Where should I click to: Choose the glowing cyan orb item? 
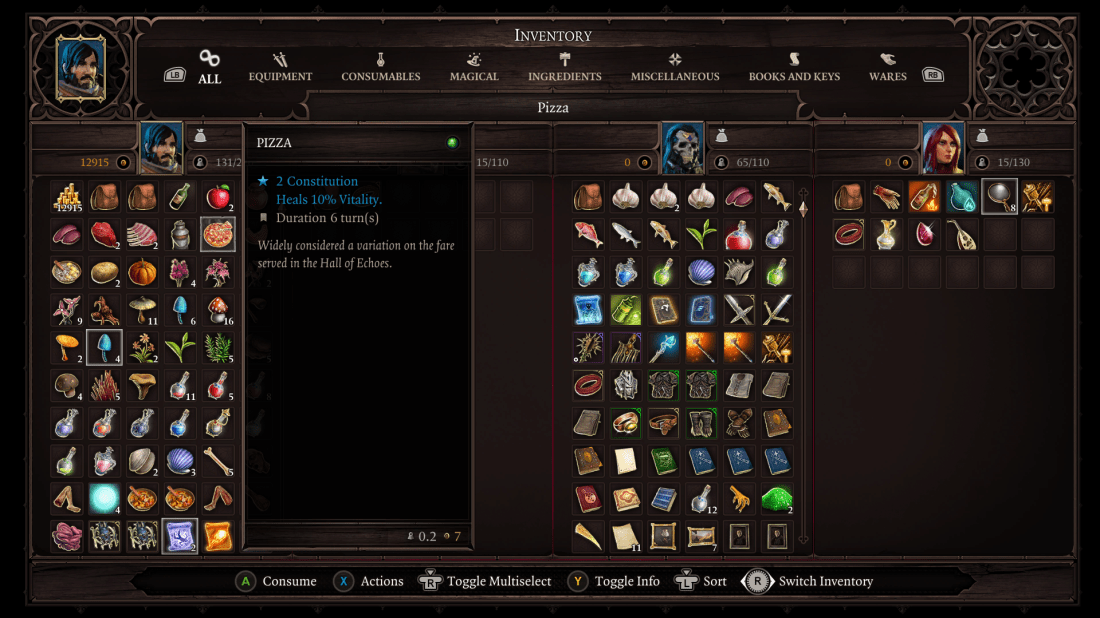click(x=104, y=498)
